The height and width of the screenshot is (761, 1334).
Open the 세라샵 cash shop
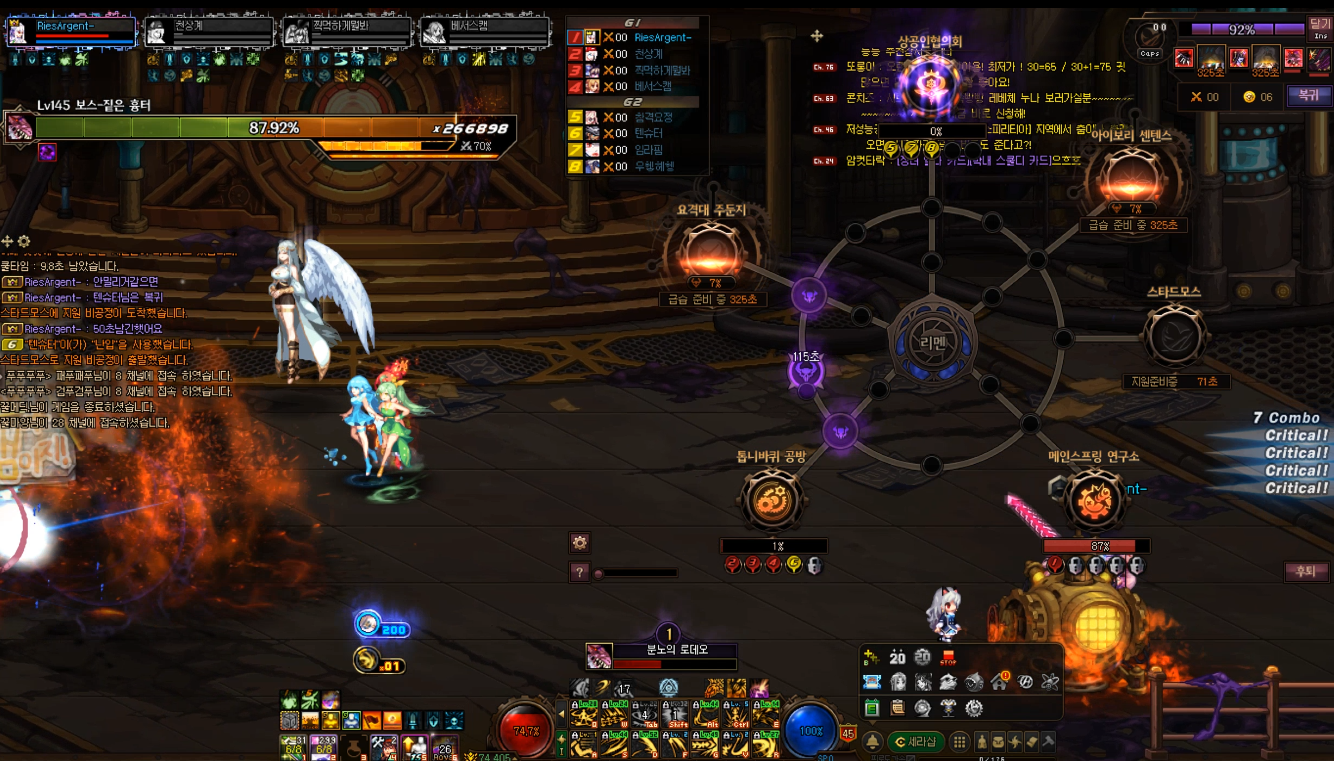pyautogui.click(x=917, y=742)
